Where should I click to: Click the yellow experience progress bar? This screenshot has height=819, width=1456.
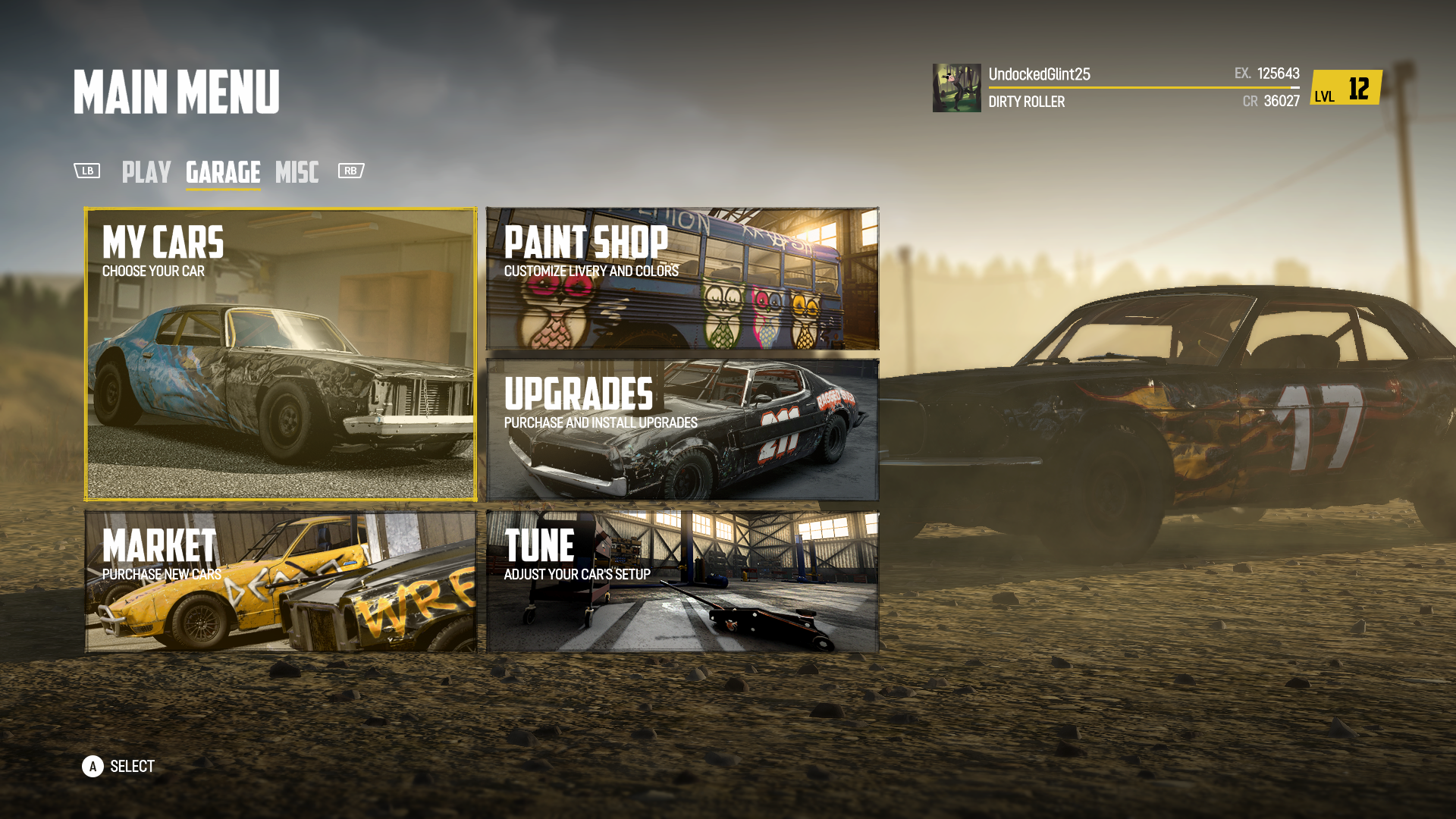click(x=1137, y=87)
